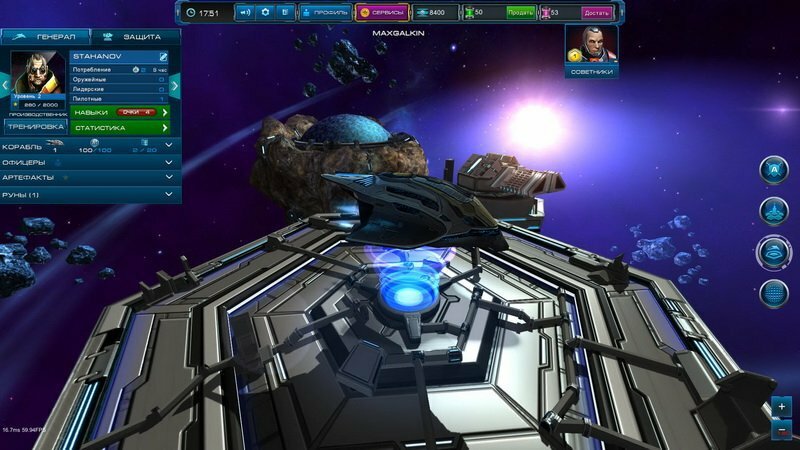Start Тренировка for the general
The image size is (800, 450).
(x=37, y=127)
